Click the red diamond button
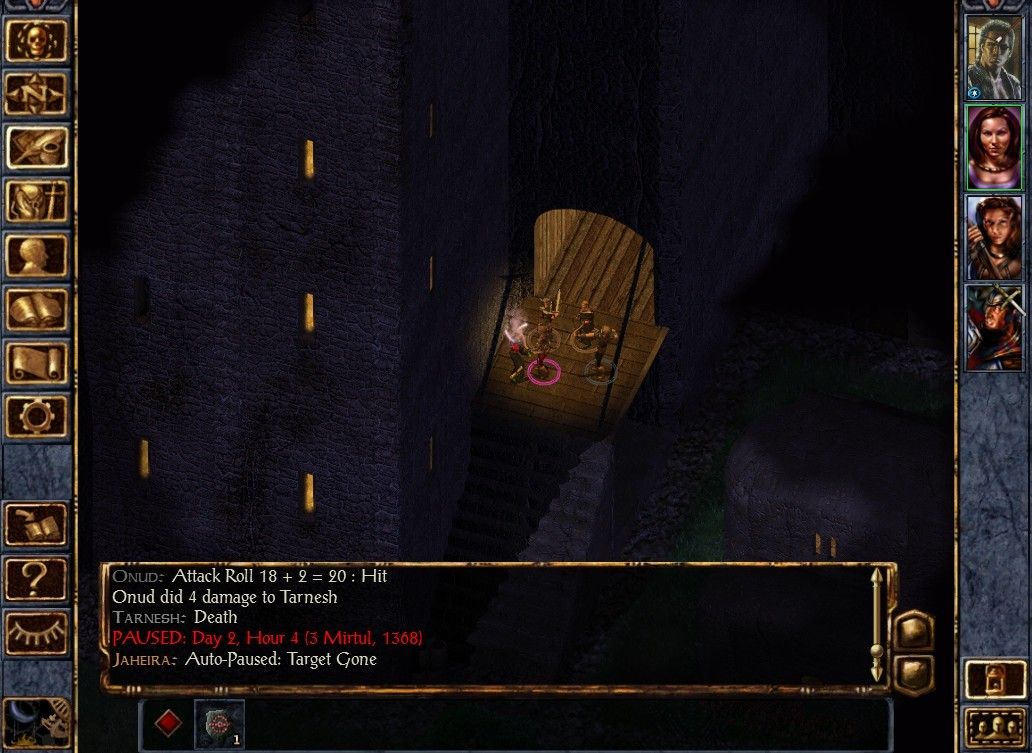This screenshot has height=753, width=1032. [x=169, y=723]
